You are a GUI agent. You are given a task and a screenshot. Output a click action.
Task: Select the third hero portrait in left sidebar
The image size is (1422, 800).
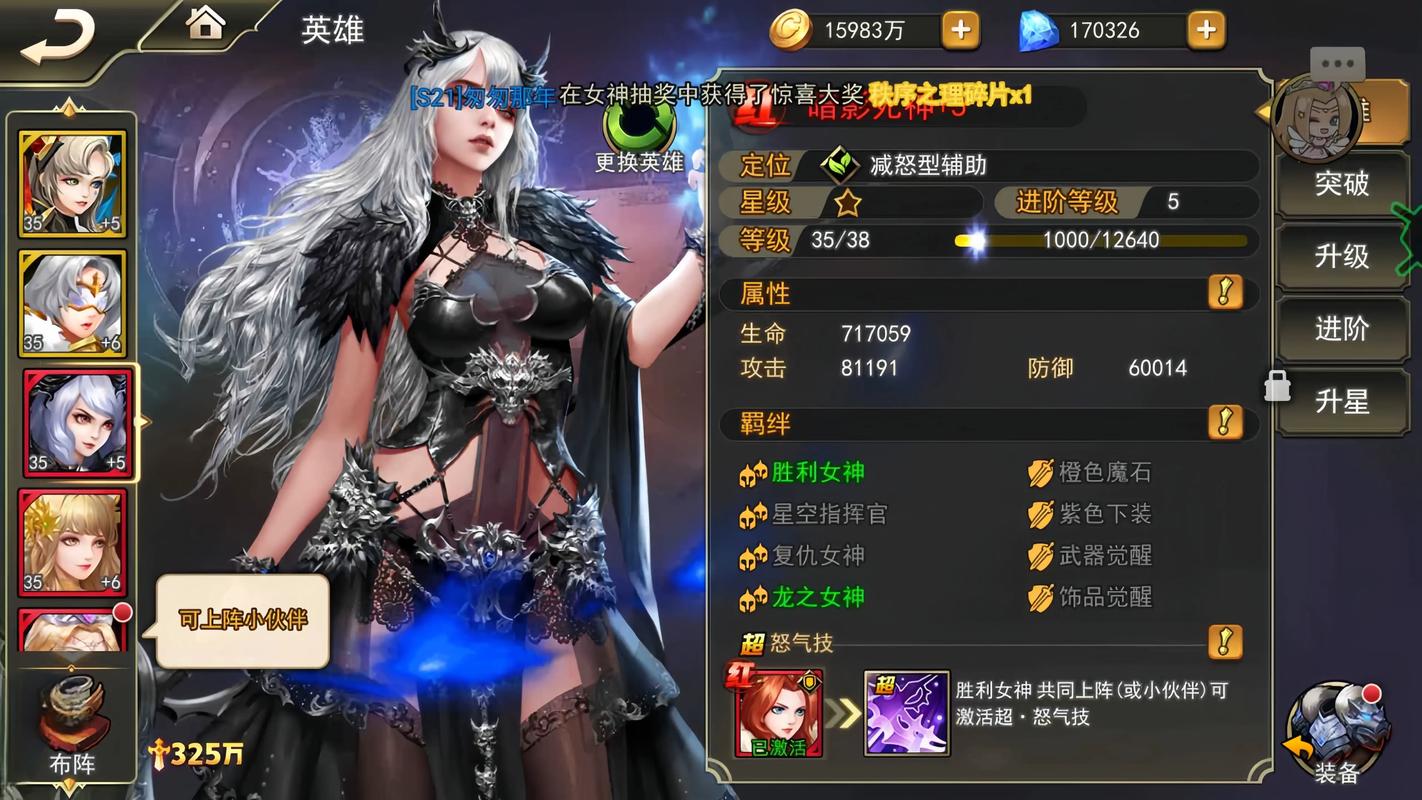click(x=70, y=422)
